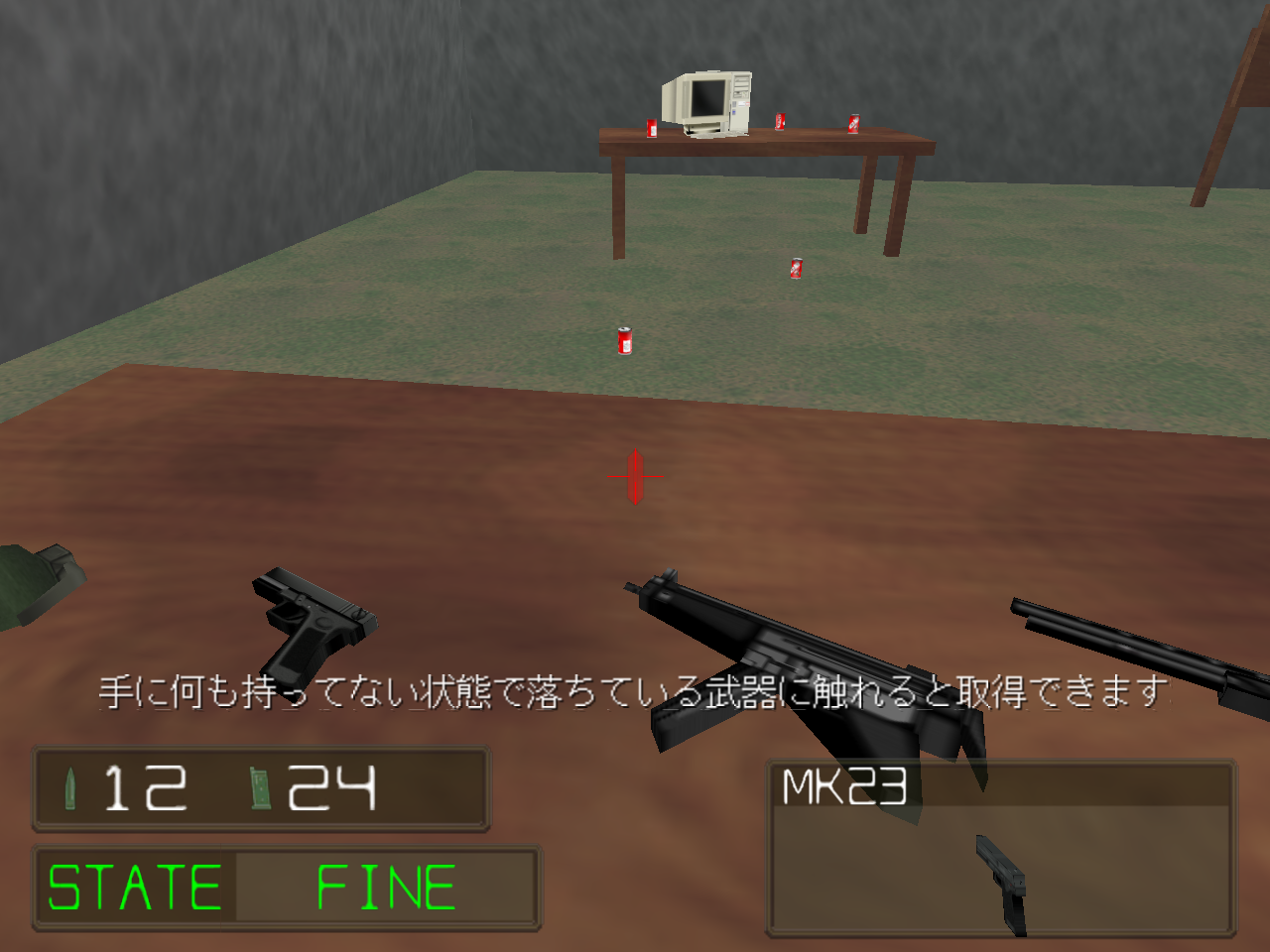The height and width of the screenshot is (952, 1270).
Task: Select the shotgun on the right side
Action: pyautogui.click(x=1121, y=645)
